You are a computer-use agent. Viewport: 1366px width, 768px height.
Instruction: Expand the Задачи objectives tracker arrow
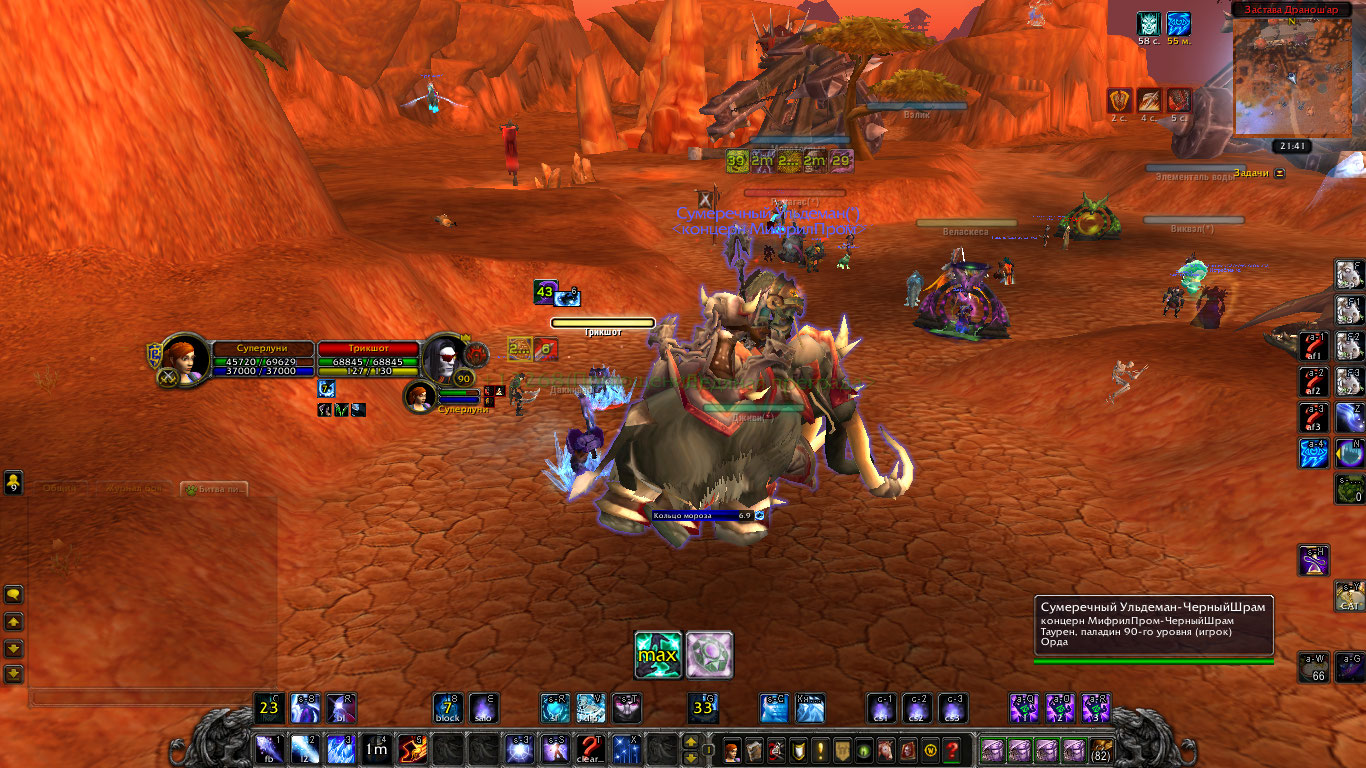1280,173
